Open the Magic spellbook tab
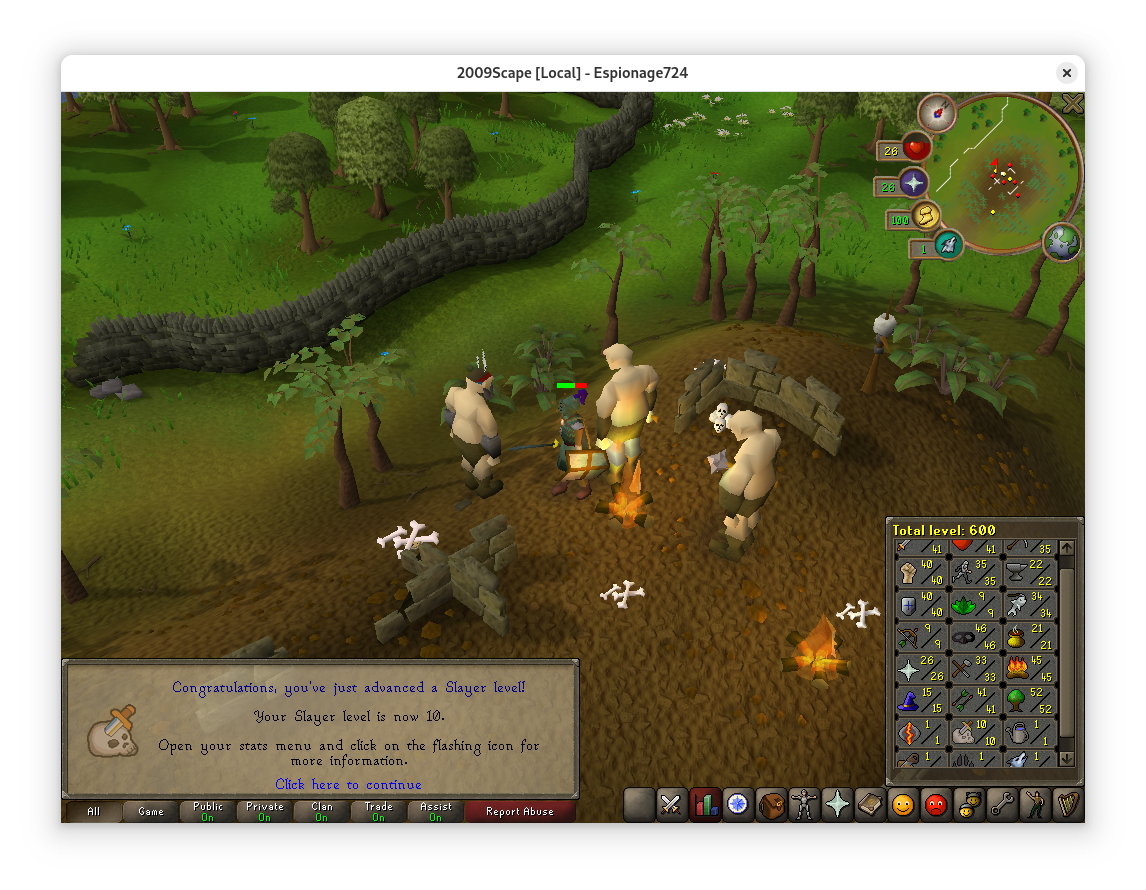 tap(870, 804)
